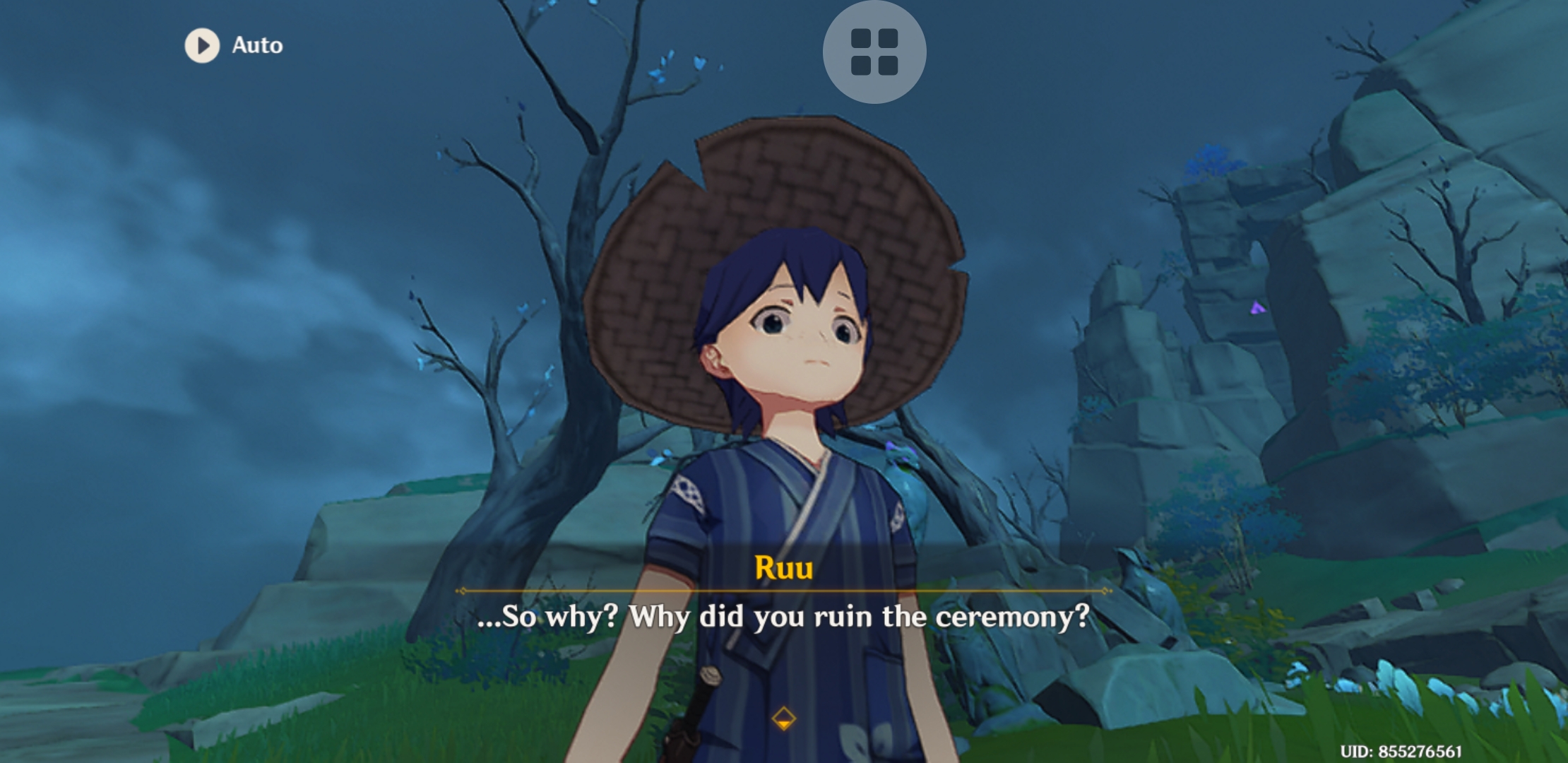This screenshot has width=1568, height=763.
Task: Tap the diamond marker on the divider line's left end
Action: [x=464, y=592]
